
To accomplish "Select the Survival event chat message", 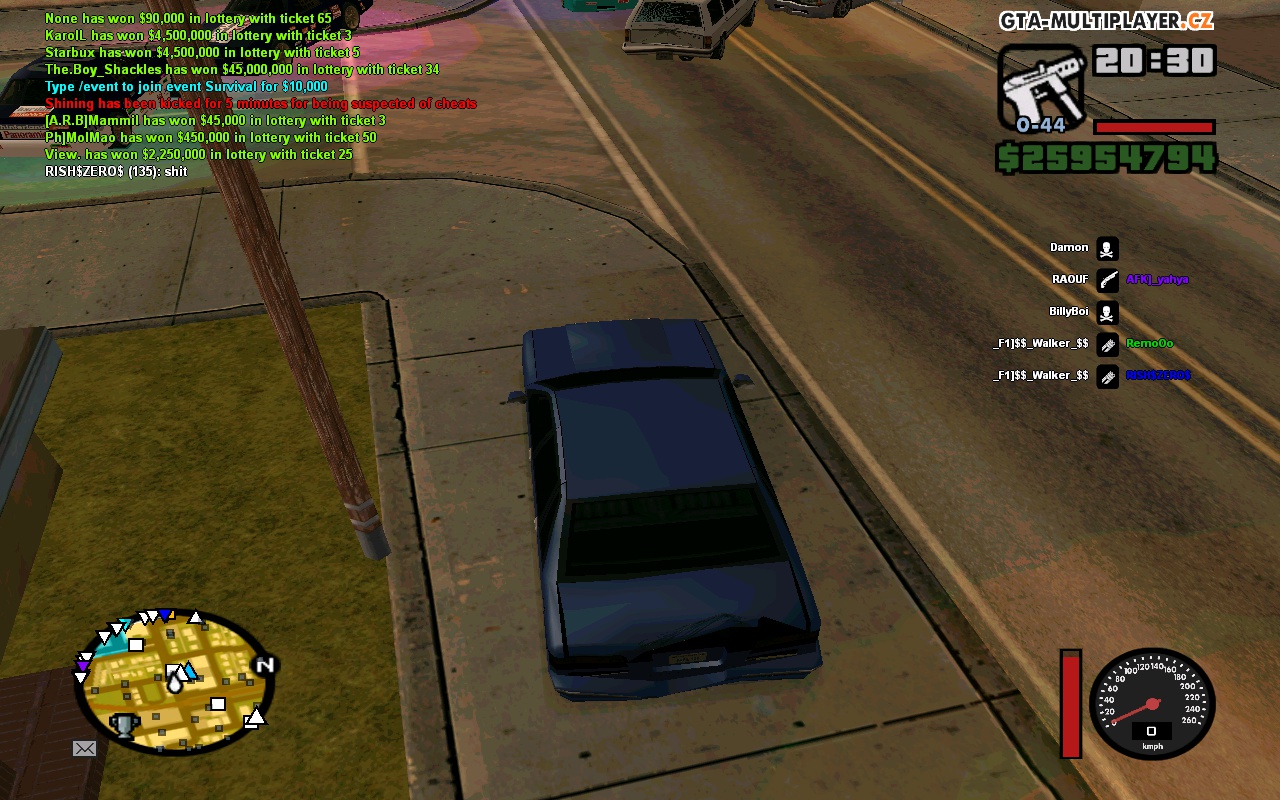I will tap(186, 87).
